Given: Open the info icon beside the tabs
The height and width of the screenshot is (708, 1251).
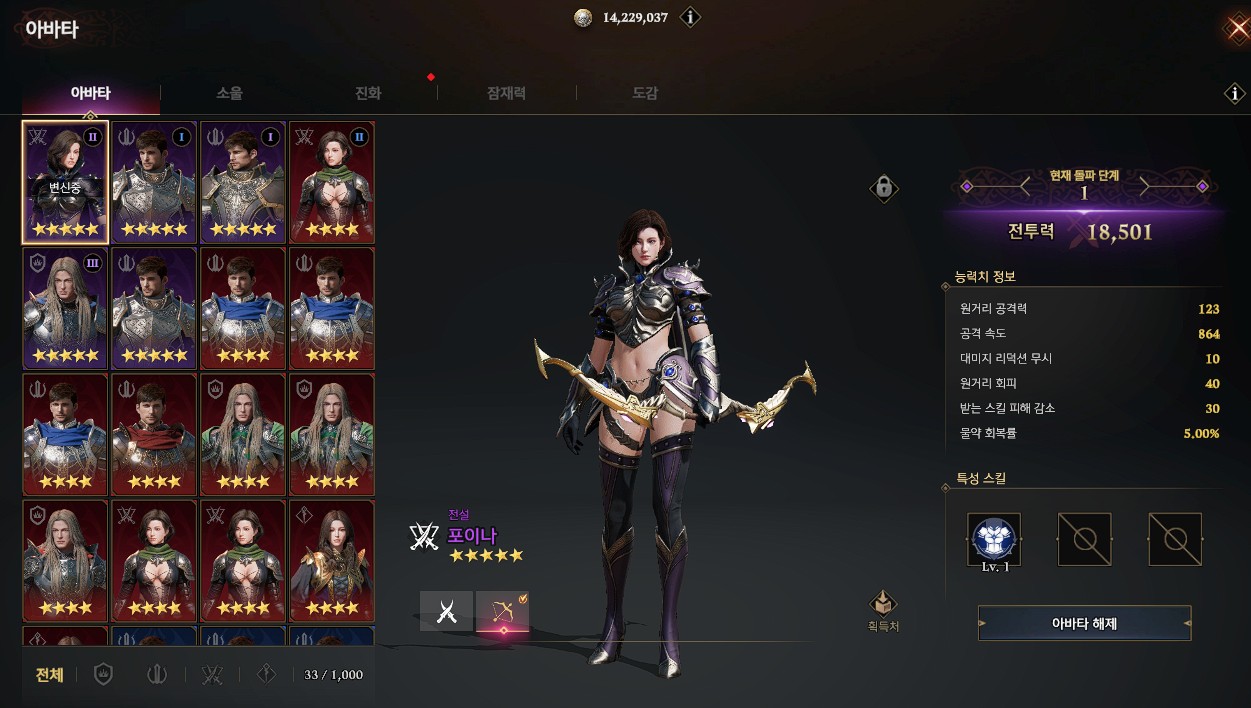Looking at the screenshot, I should 1235,94.
